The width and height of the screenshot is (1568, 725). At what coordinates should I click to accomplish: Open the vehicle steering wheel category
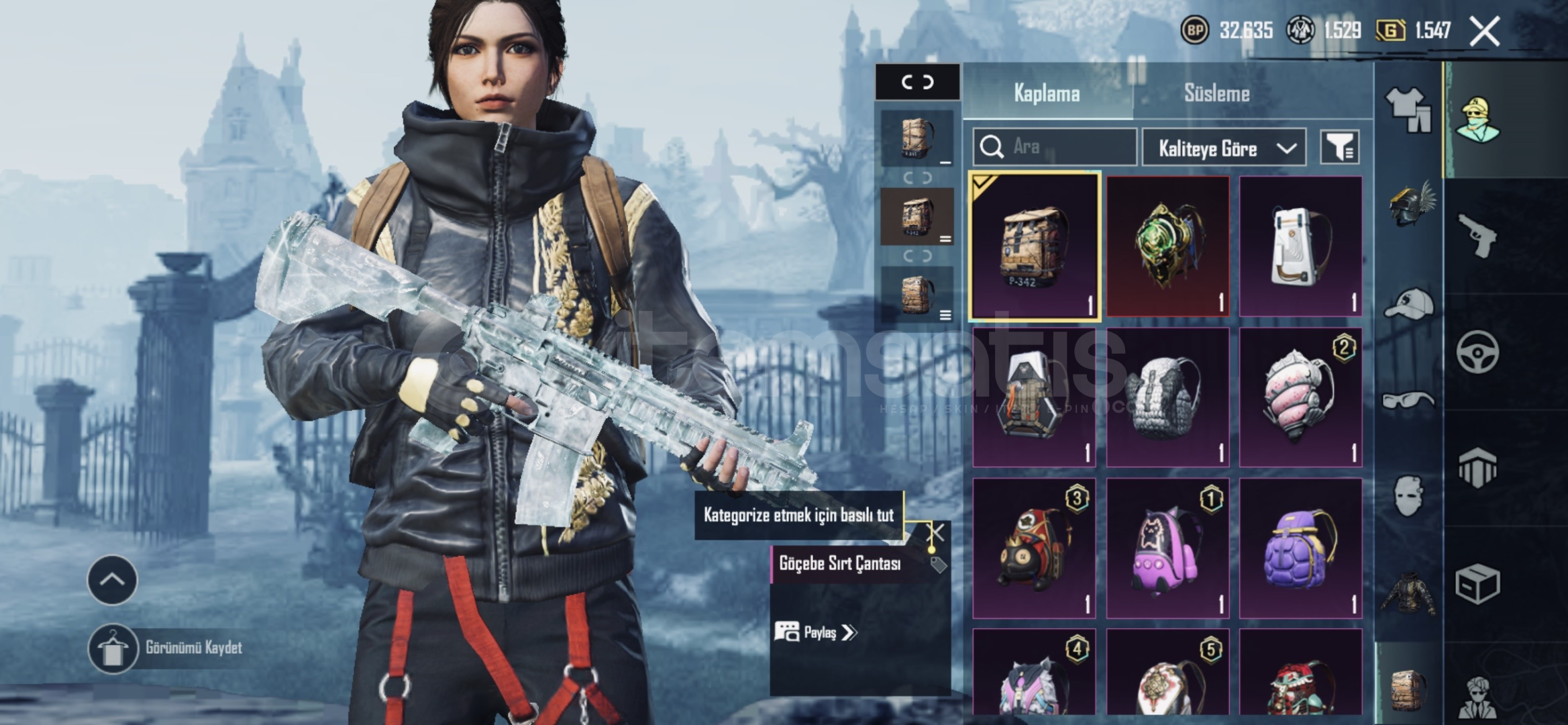(x=1477, y=351)
